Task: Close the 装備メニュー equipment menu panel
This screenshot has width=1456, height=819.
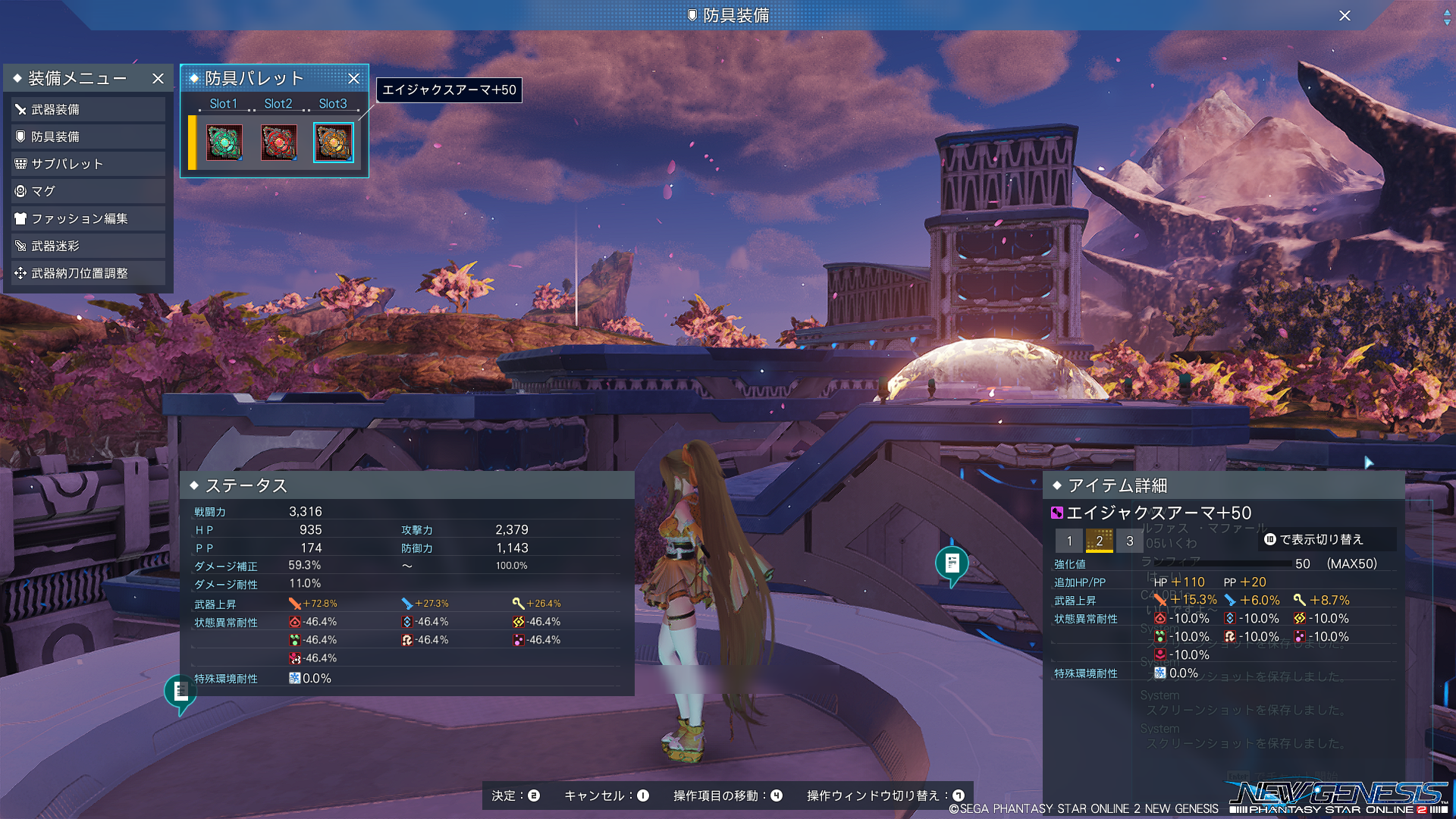Action: click(x=158, y=79)
